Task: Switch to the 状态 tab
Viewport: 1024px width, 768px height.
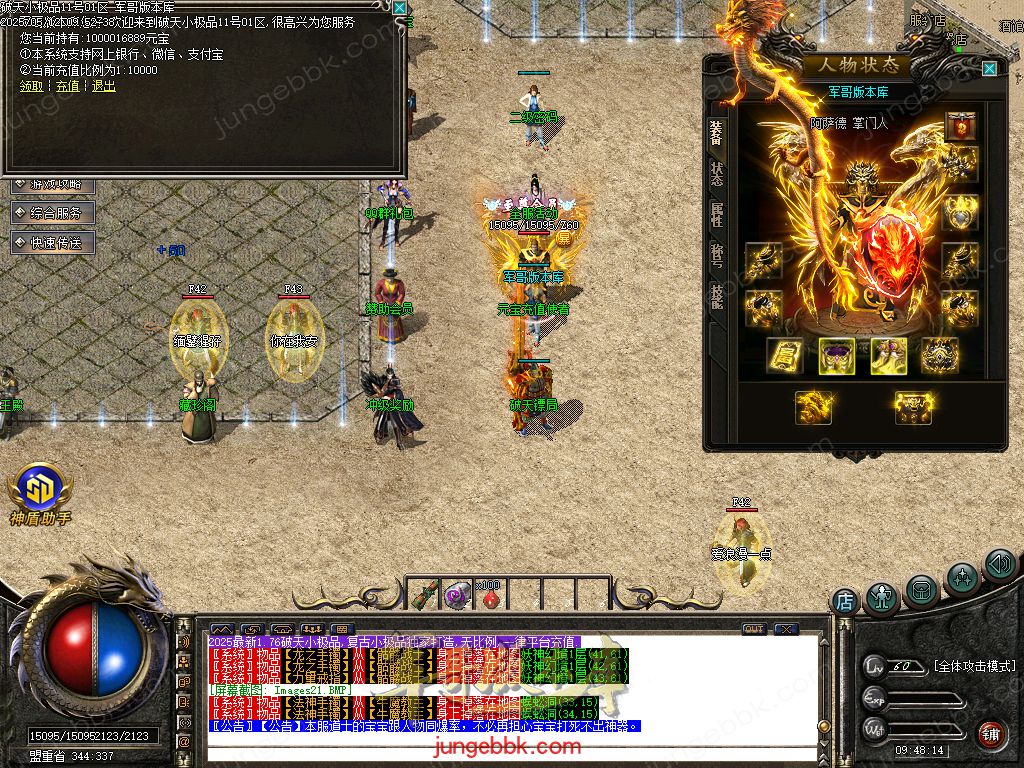Action: tap(717, 174)
